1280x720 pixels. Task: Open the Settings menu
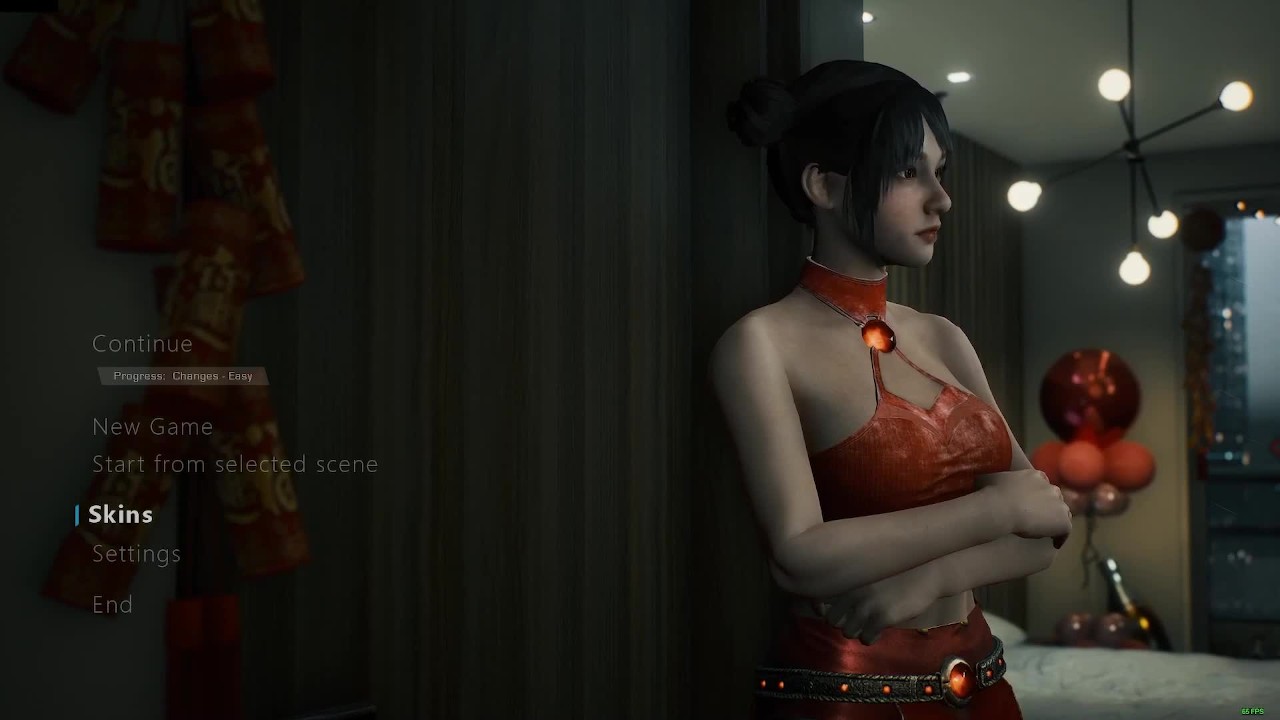pyautogui.click(x=136, y=554)
